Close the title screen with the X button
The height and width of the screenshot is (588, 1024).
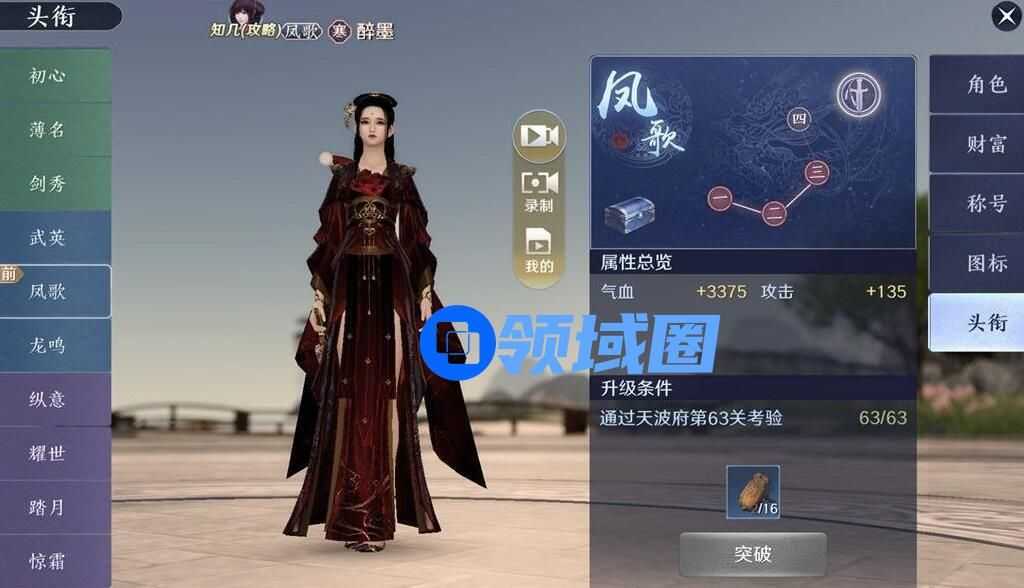click(x=1005, y=16)
